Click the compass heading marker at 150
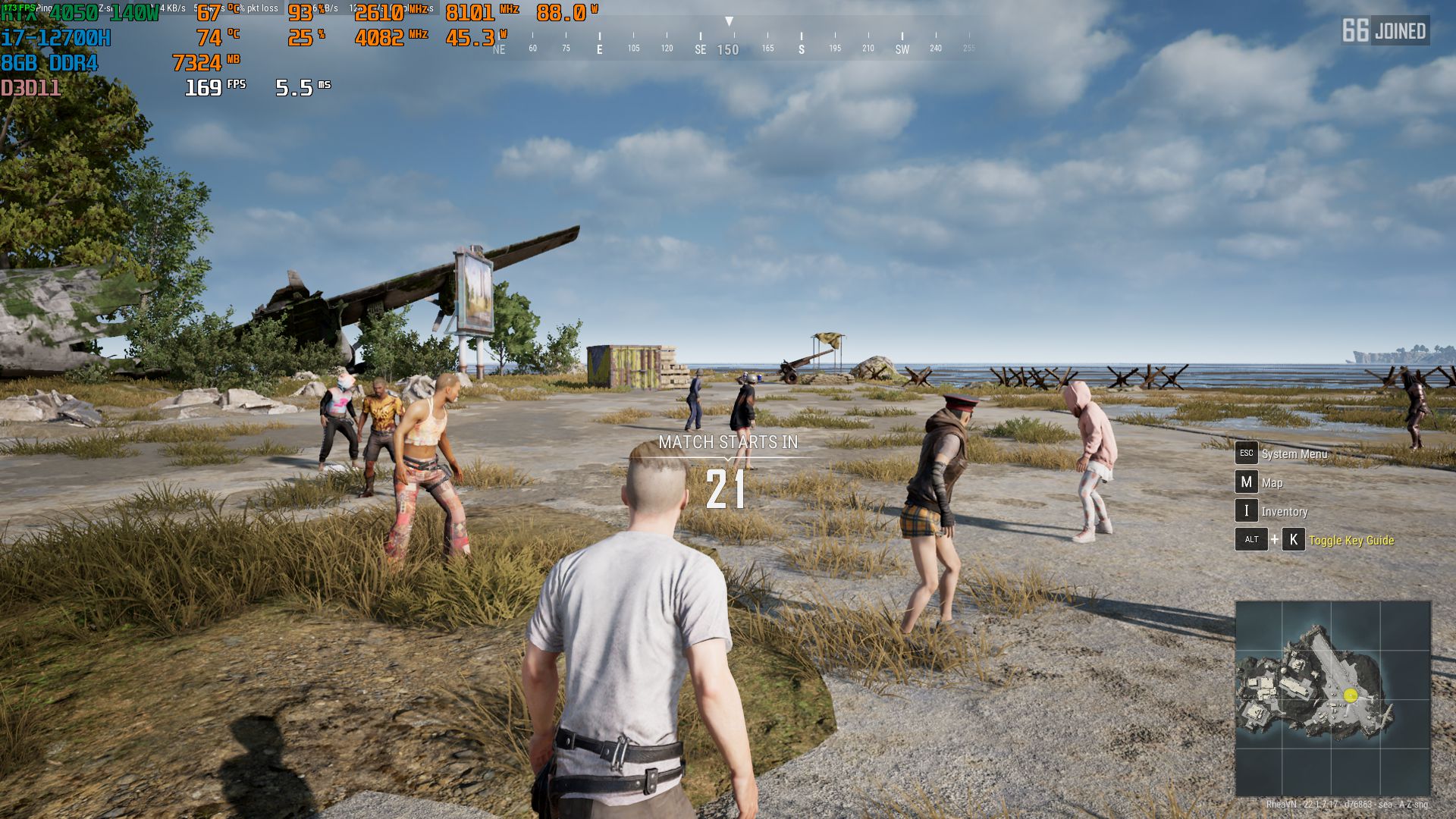Screen dimensions: 1456x819 [730, 50]
